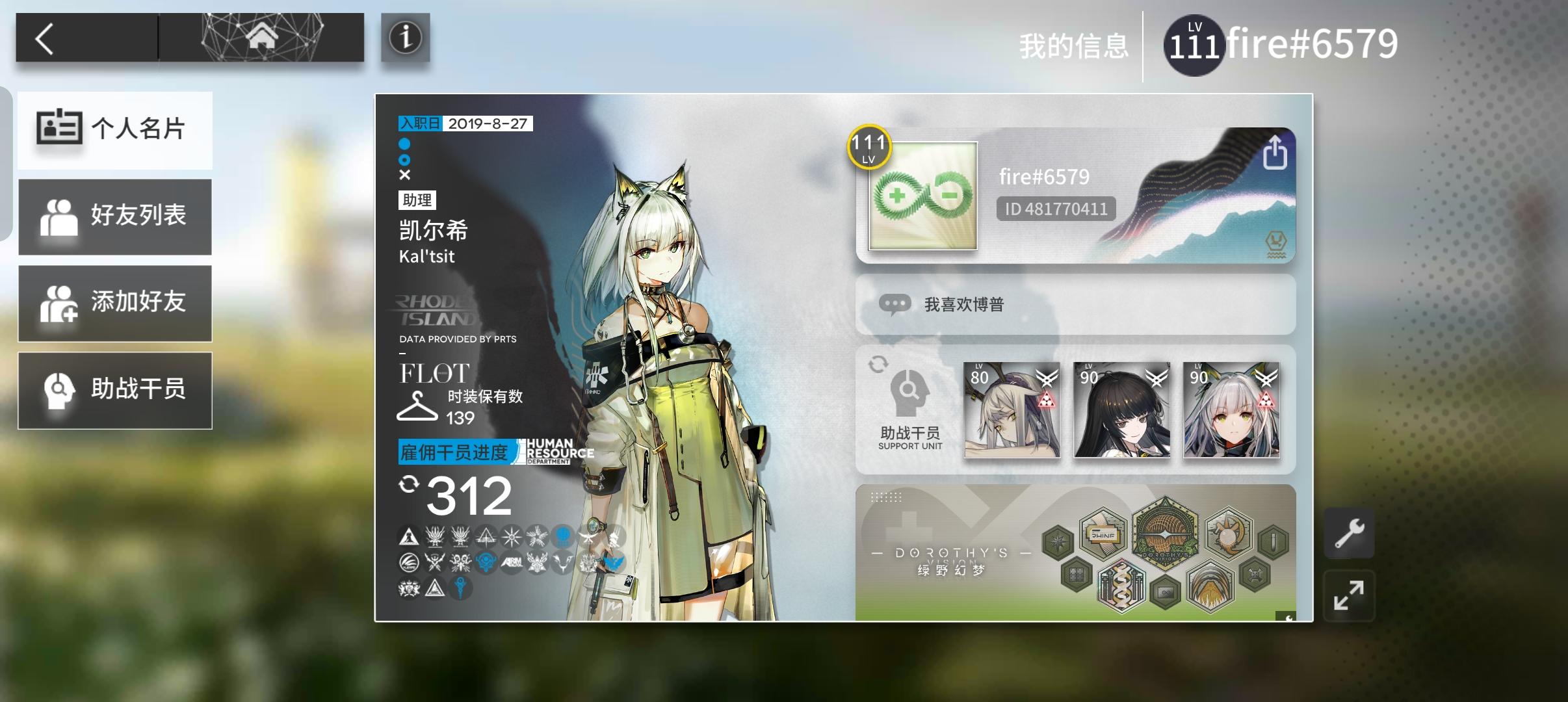The image size is (1568, 702).
Task: Click the share icon on the profile card
Action: tap(1276, 154)
